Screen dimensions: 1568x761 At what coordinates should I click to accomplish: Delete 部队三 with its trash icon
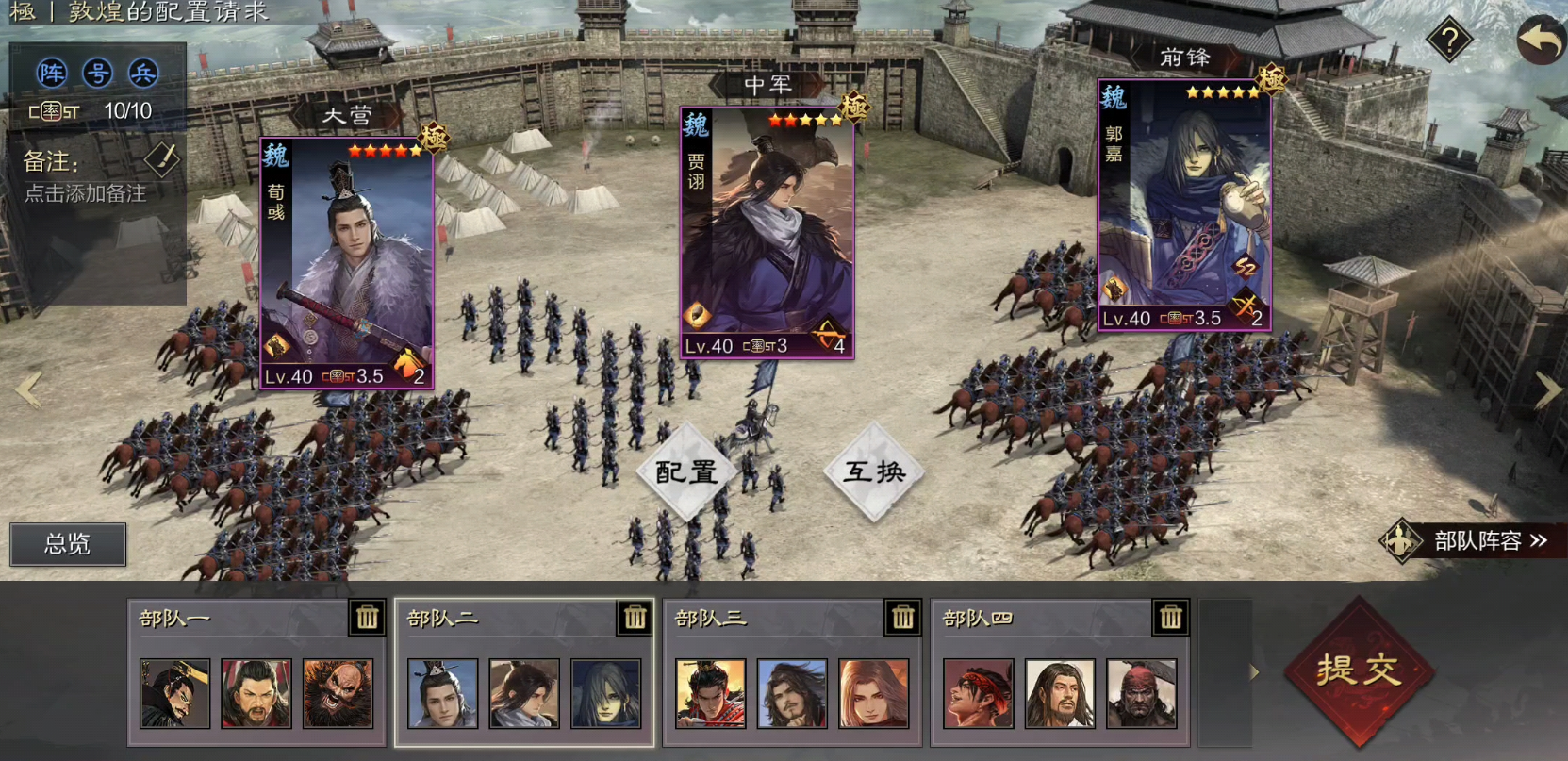[x=902, y=618]
